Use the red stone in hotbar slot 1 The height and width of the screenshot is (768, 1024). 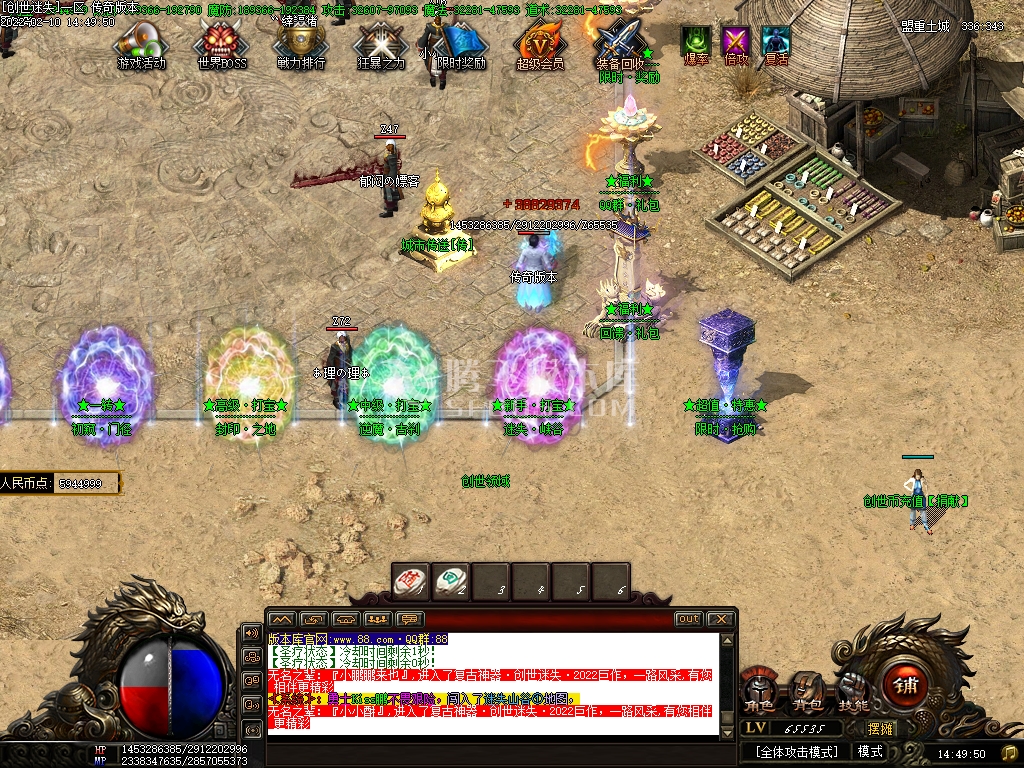410,580
